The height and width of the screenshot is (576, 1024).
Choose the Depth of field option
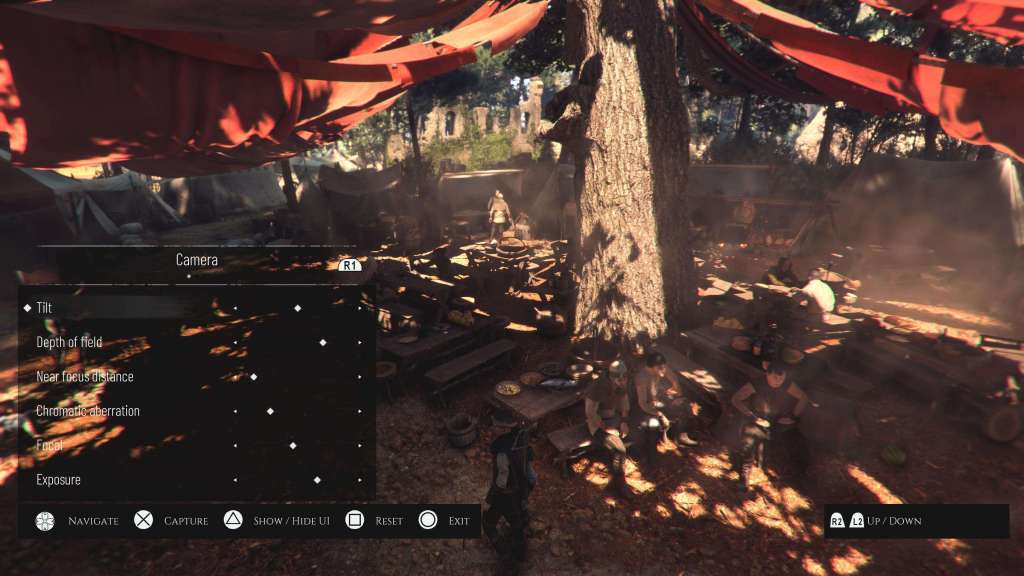coord(69,342)
